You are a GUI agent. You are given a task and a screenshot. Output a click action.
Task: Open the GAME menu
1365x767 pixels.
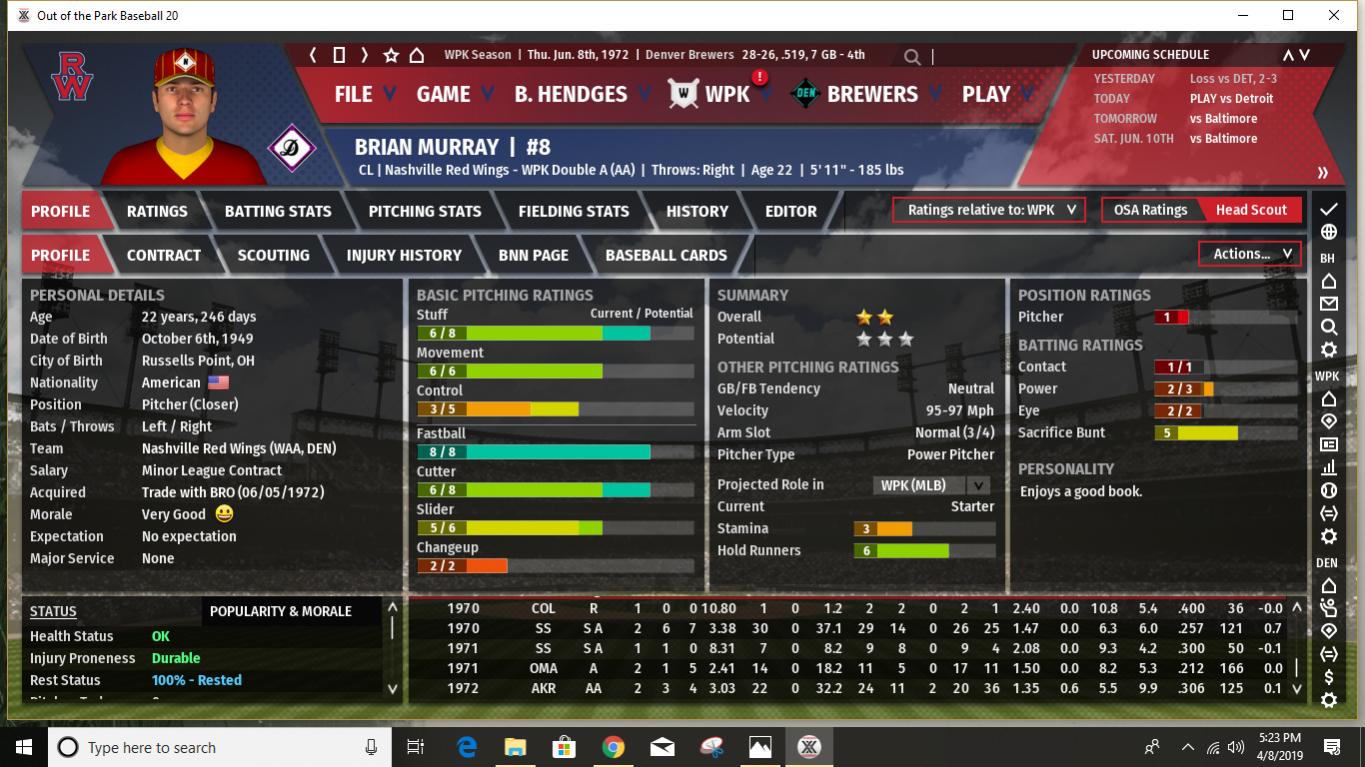coord(443,94)
